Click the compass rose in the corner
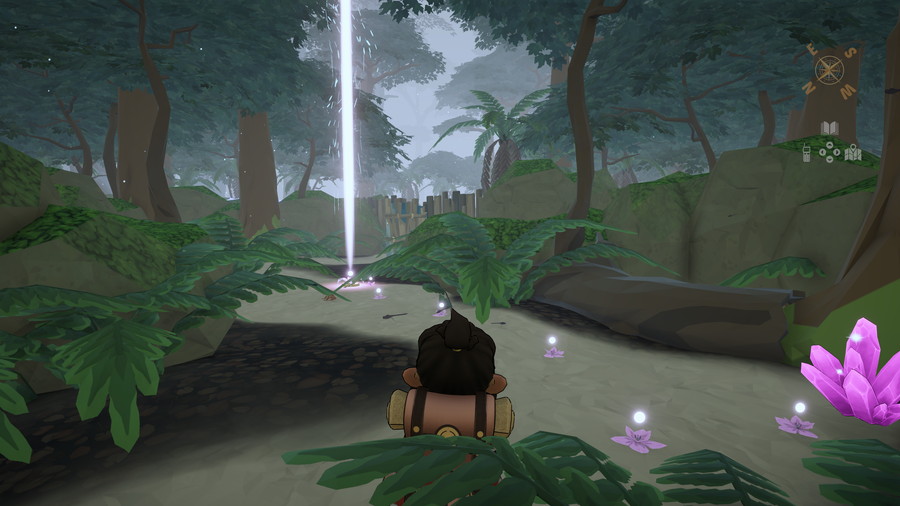This screenshot has height=506, width=900. [829, 69]
